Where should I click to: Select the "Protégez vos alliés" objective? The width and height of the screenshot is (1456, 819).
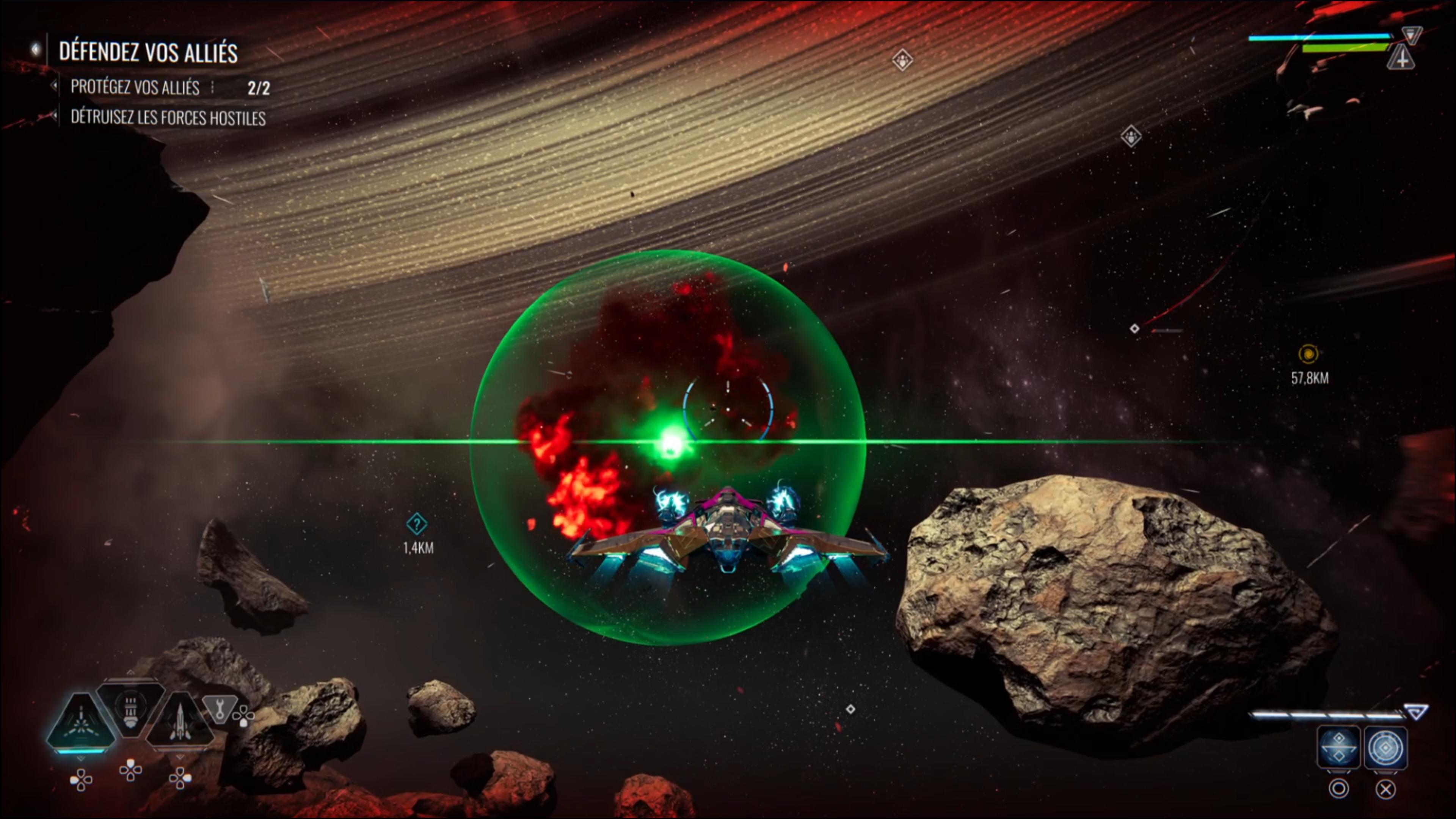point(135,87)
